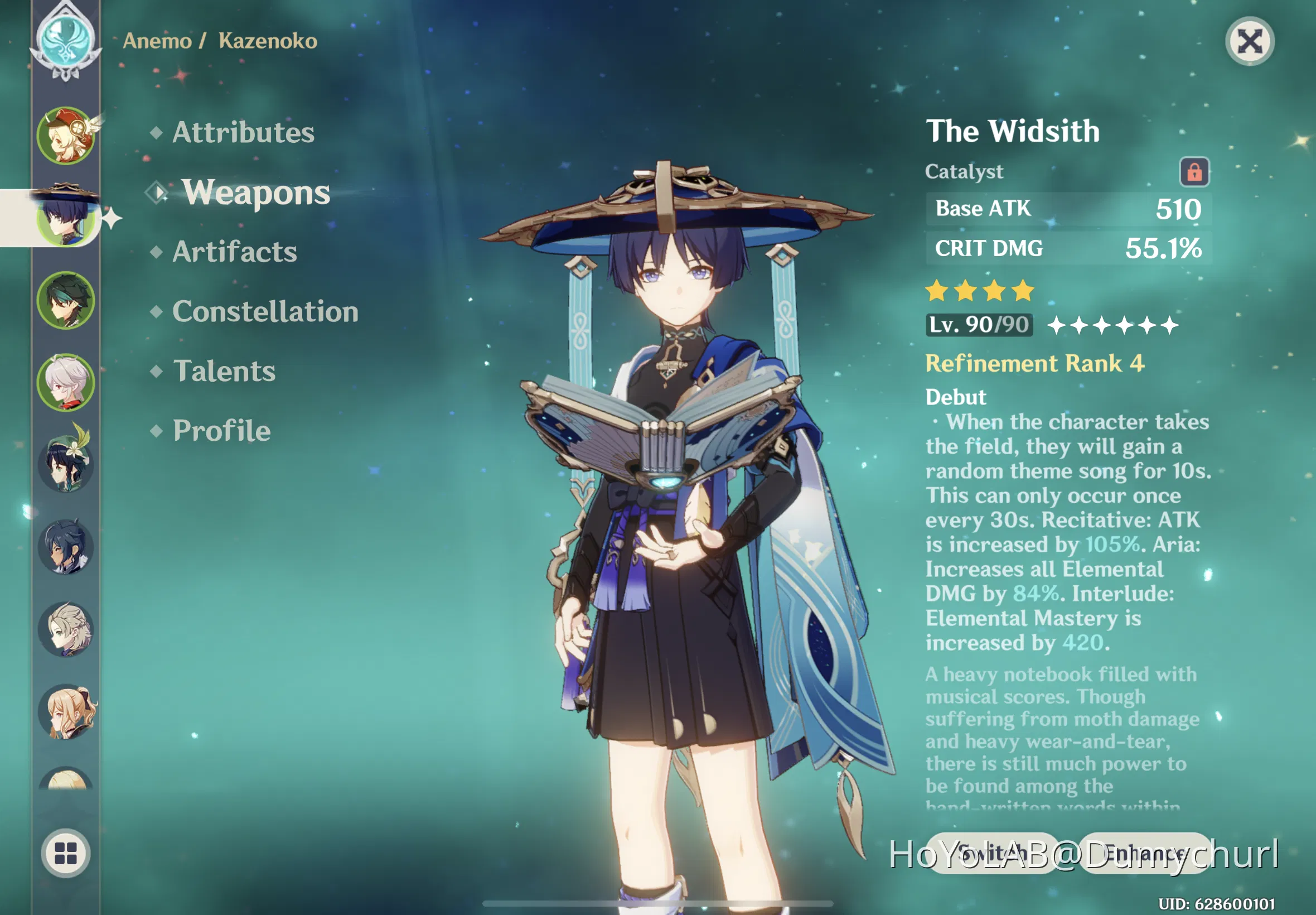Switch to the Talents tab
Viewport: 1316px width, 915px height.
click(224, 372)
